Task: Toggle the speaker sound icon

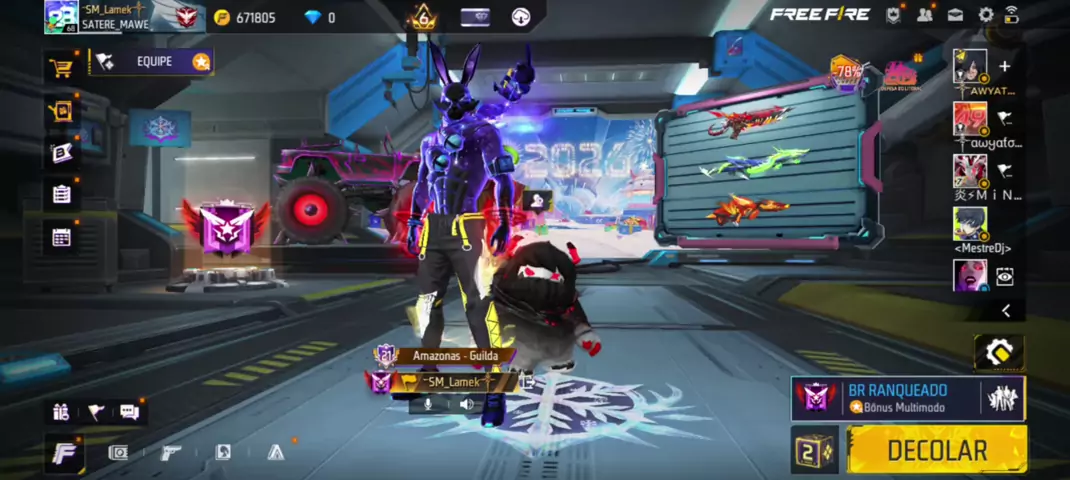Action: point(466,404)
